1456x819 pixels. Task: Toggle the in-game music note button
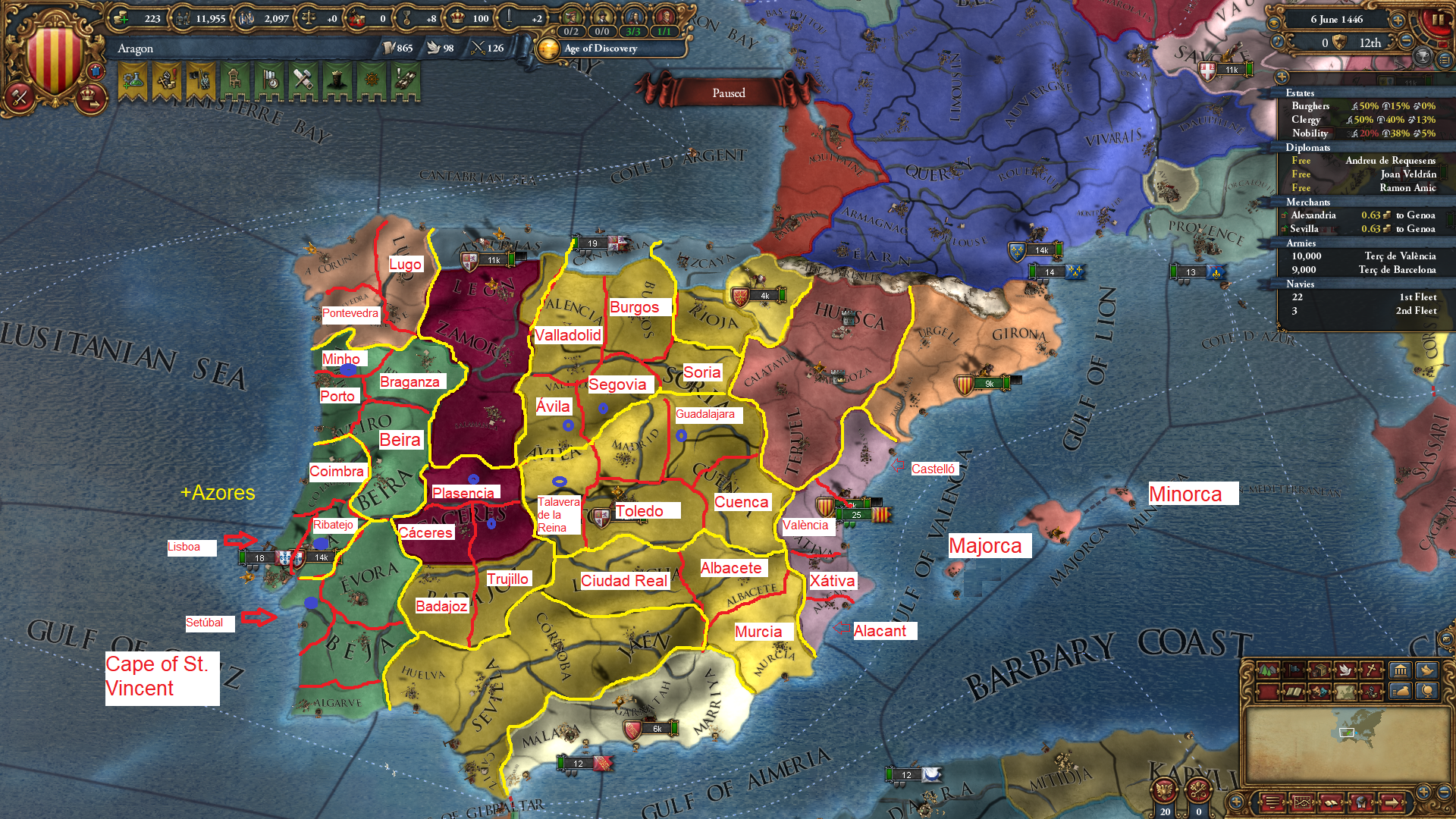(x=1278, y=42)
